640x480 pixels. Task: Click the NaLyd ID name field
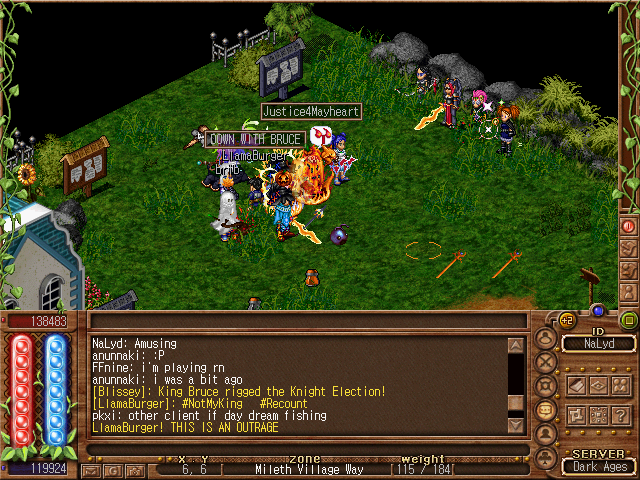pos(598,343)
